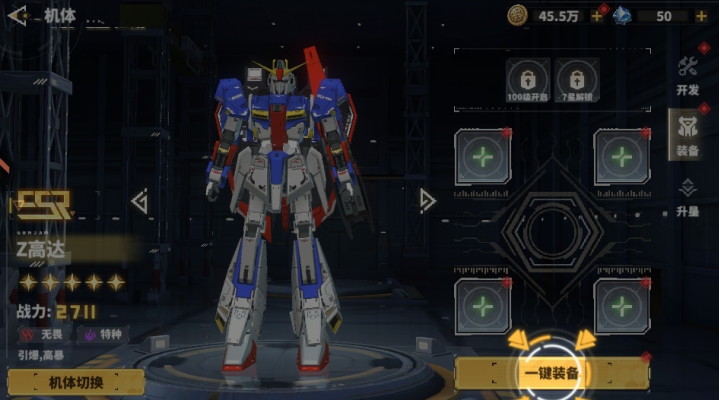The image size is (719, 400).
Task: Switch to the 开发 development tab
Action: click(x=687, y=76)
